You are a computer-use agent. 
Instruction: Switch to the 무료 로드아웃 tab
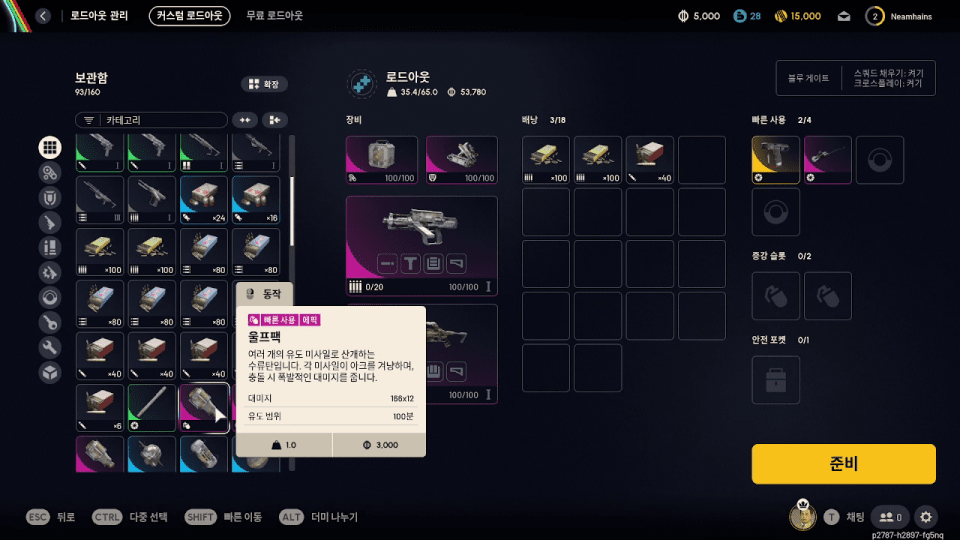point(275,16)
